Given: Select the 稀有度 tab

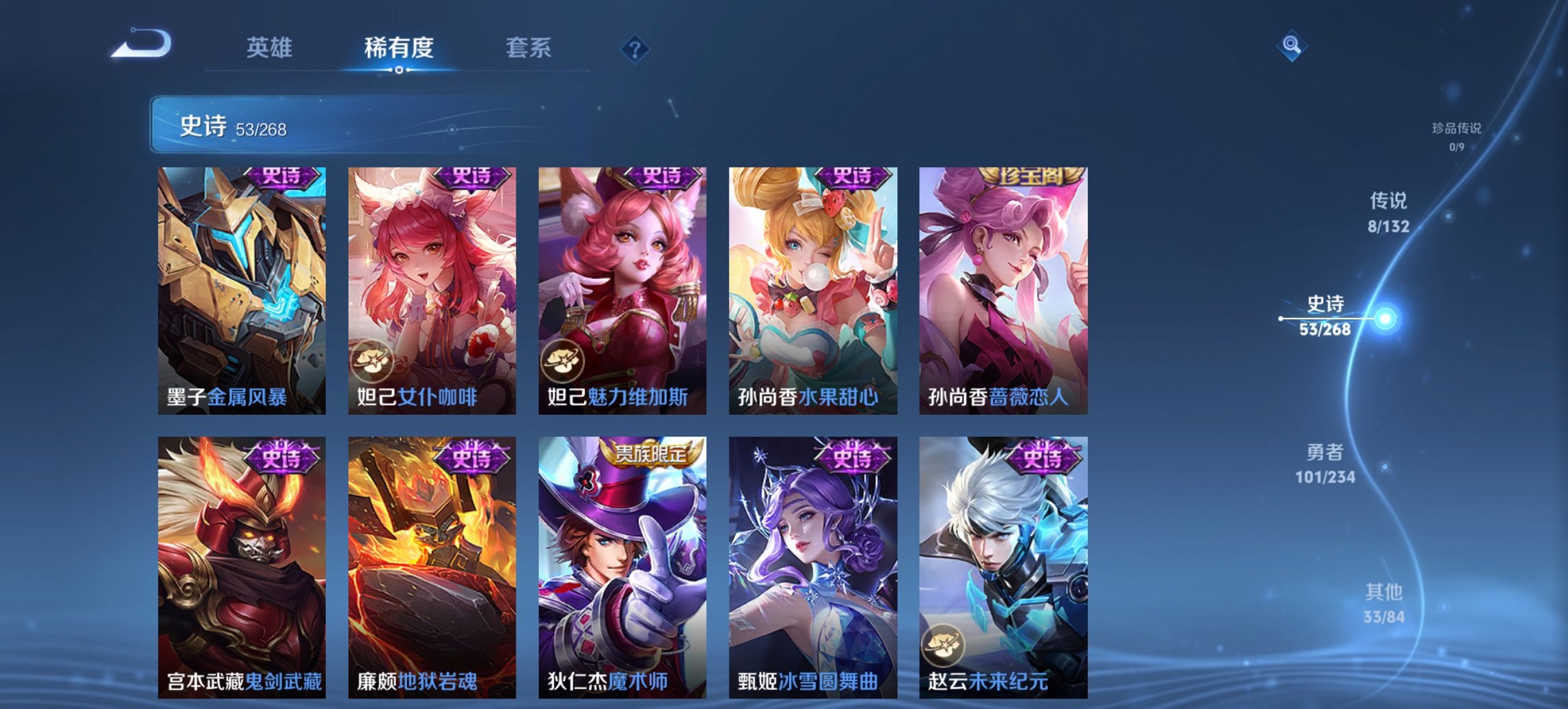Looking at the screenshot, I should 399,48.
